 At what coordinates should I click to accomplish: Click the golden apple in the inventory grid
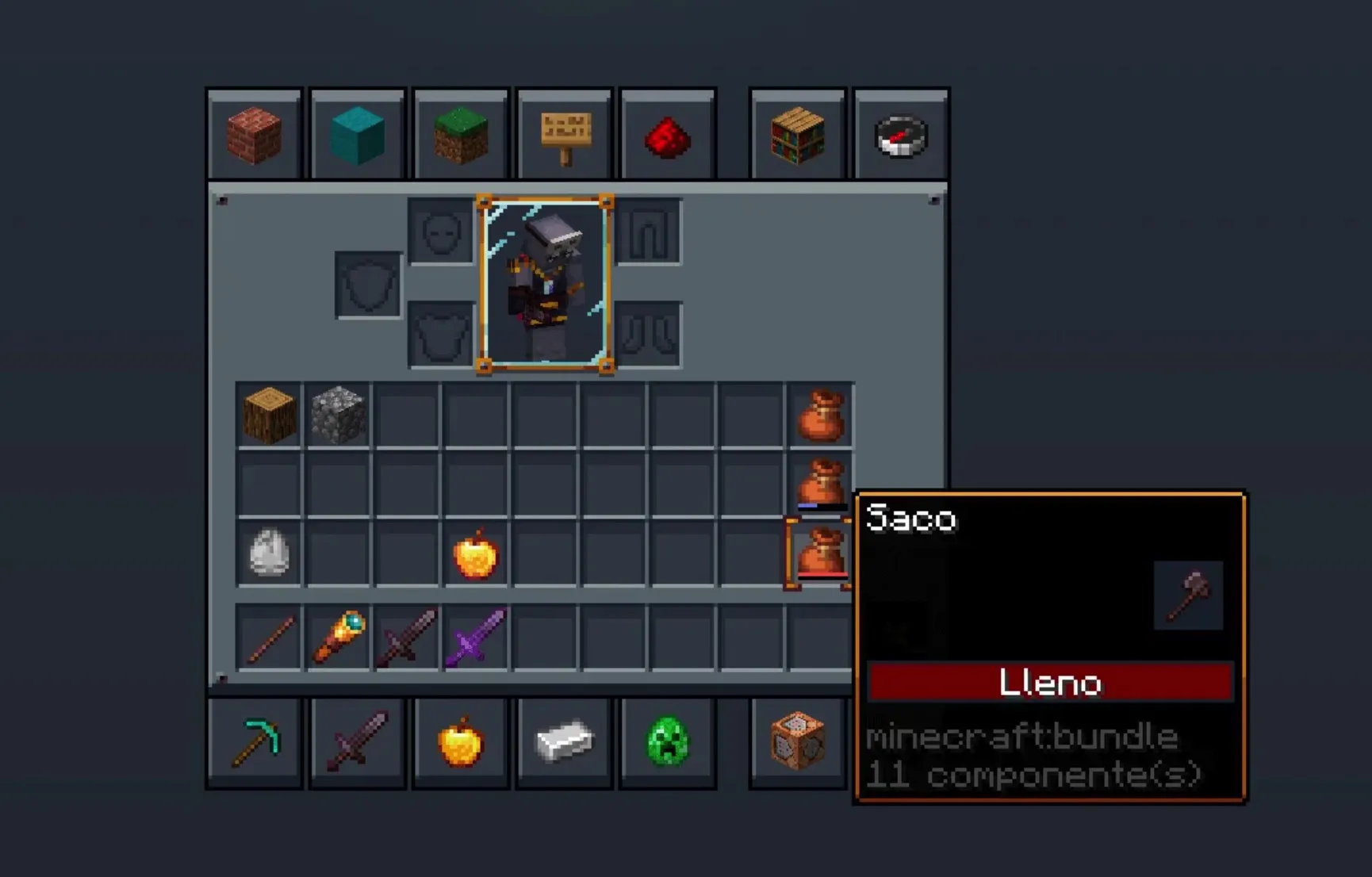click(x=476, y=554)
